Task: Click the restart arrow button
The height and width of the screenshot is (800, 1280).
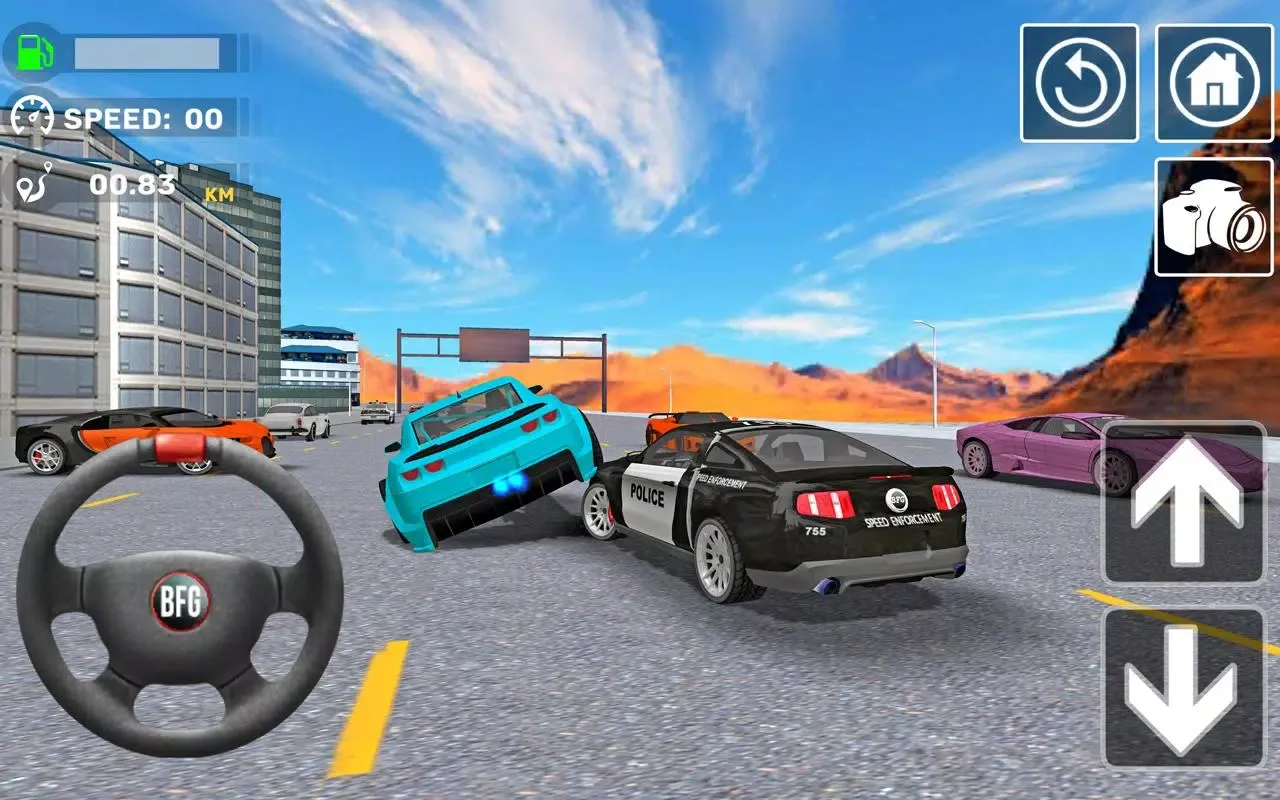Action: click(x=1079, y=83)
